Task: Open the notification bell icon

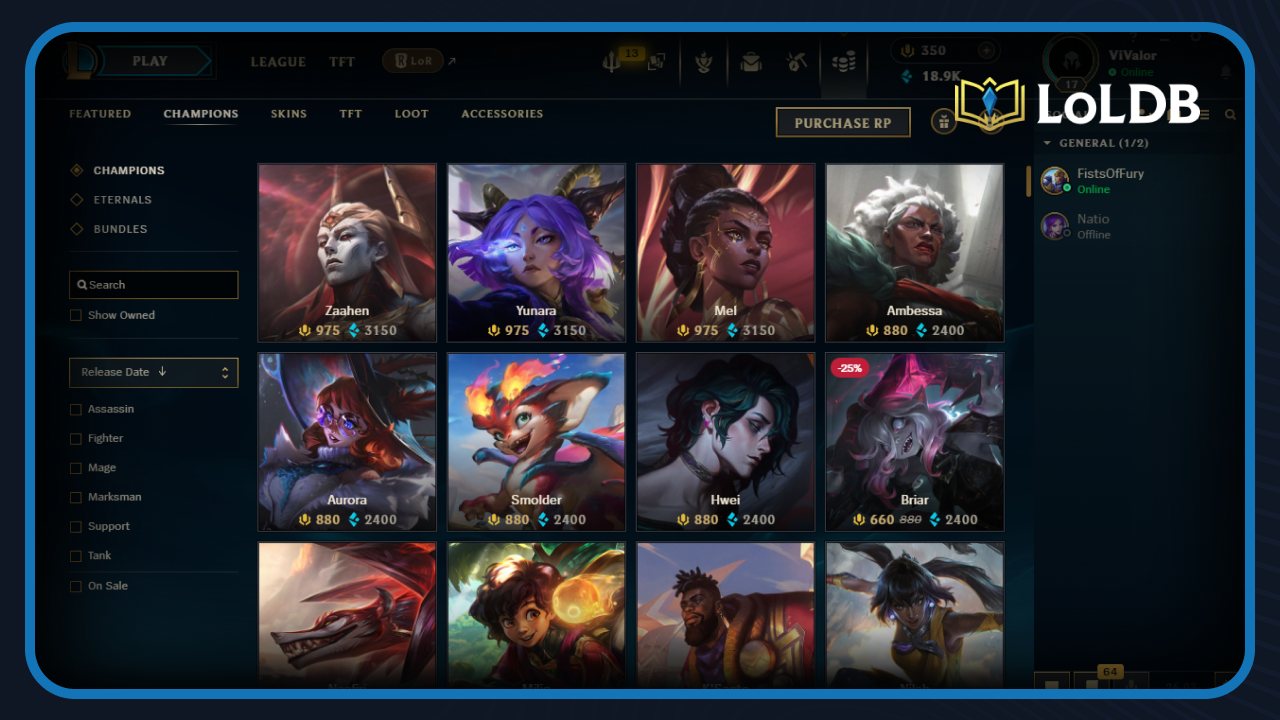Action: pos(1227,71)
